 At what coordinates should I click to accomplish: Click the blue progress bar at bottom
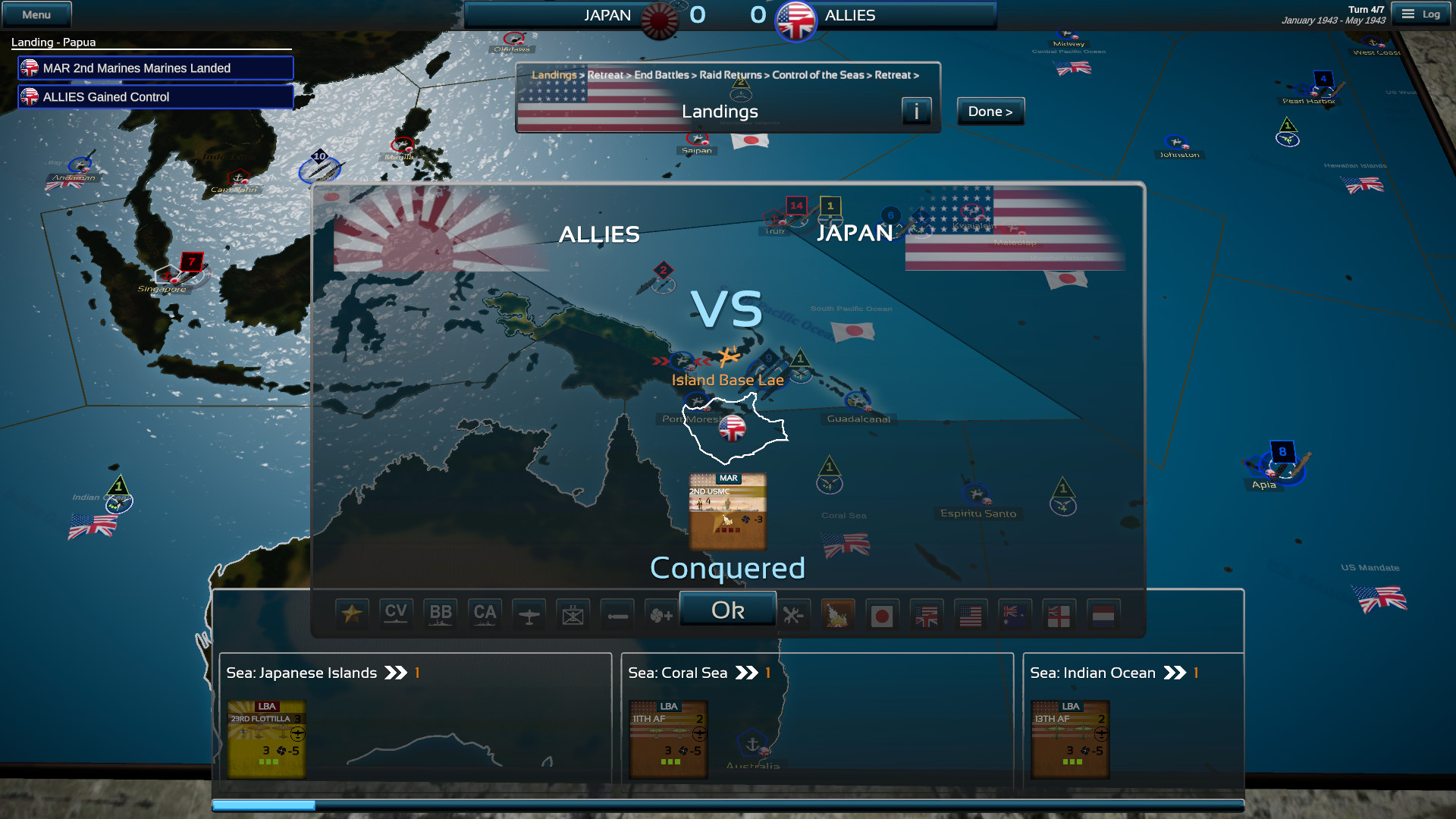pyautogui.click(x=265, y=807)
